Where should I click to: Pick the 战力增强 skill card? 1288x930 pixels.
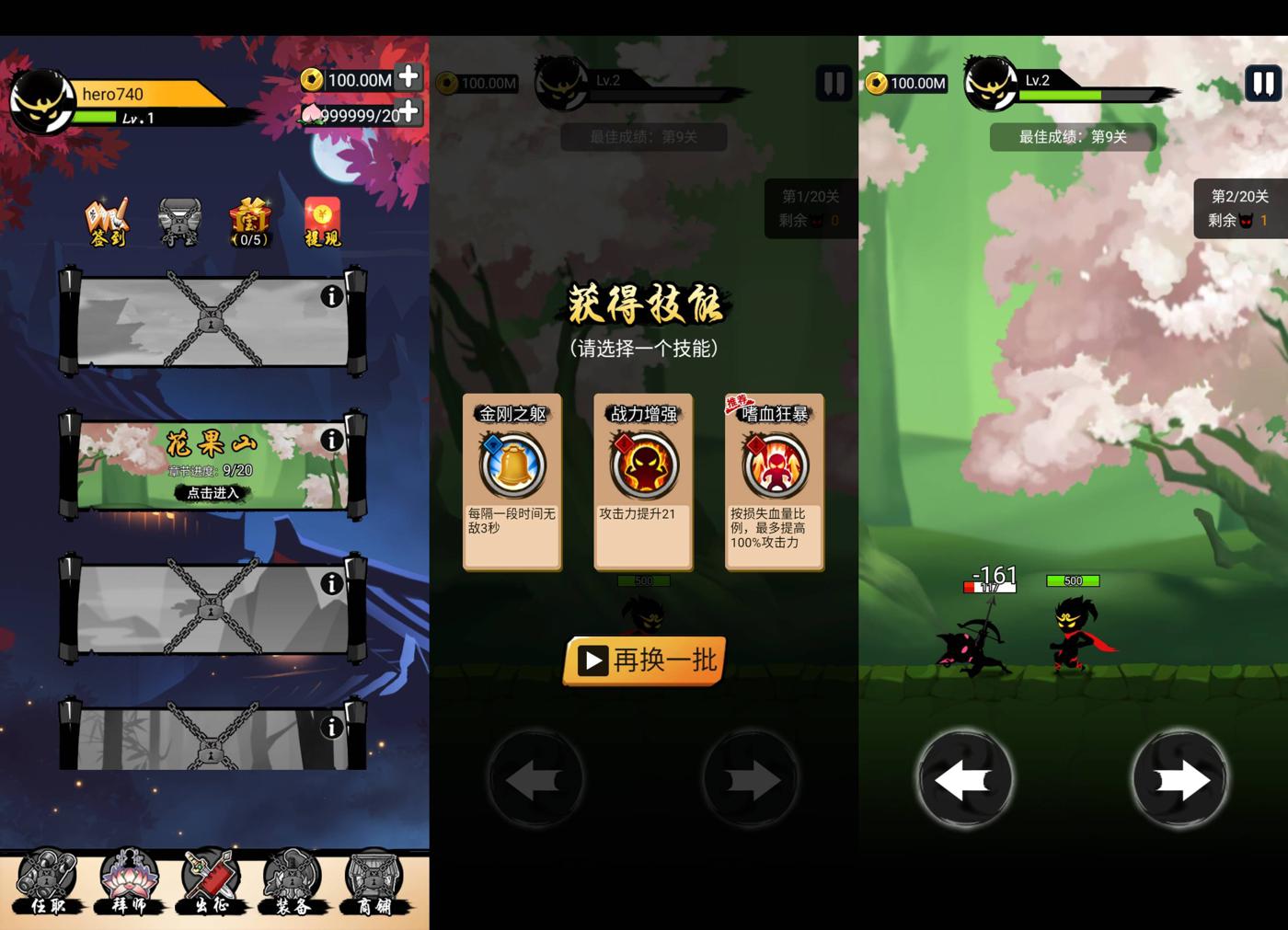tap(643, 482)
